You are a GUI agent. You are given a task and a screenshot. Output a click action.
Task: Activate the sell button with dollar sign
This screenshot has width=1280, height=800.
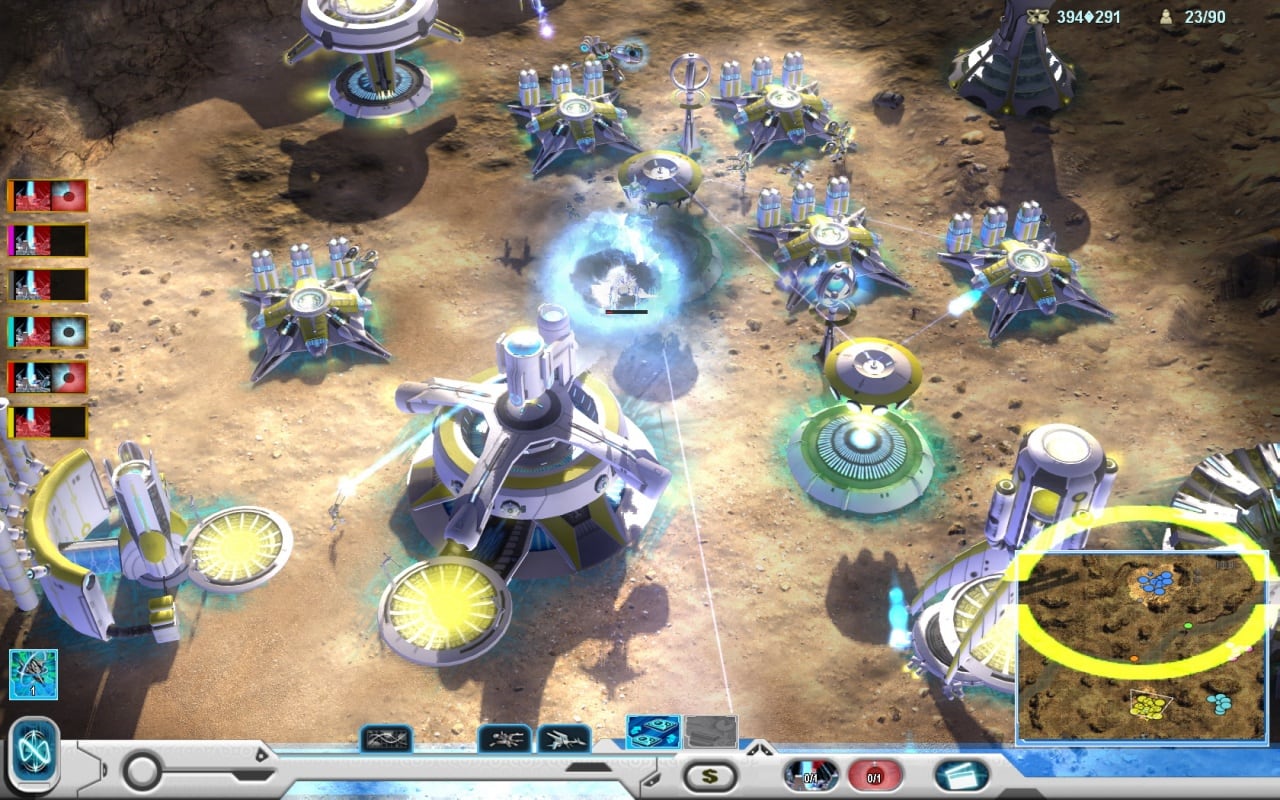[710, 775]
